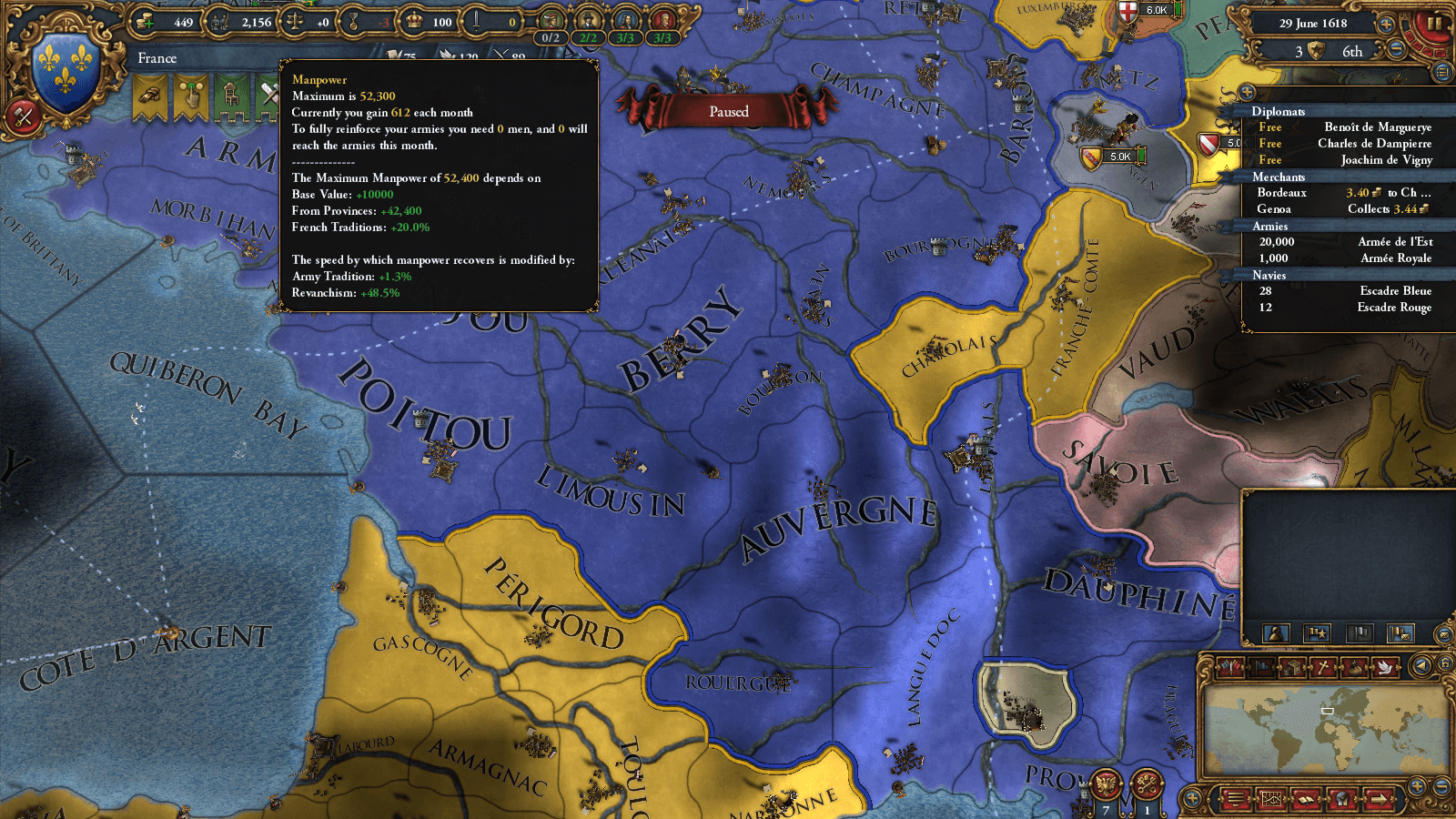Click the red pause button
The height and width of the screenshot is (819, 1456).
(x=1433, y=25)
